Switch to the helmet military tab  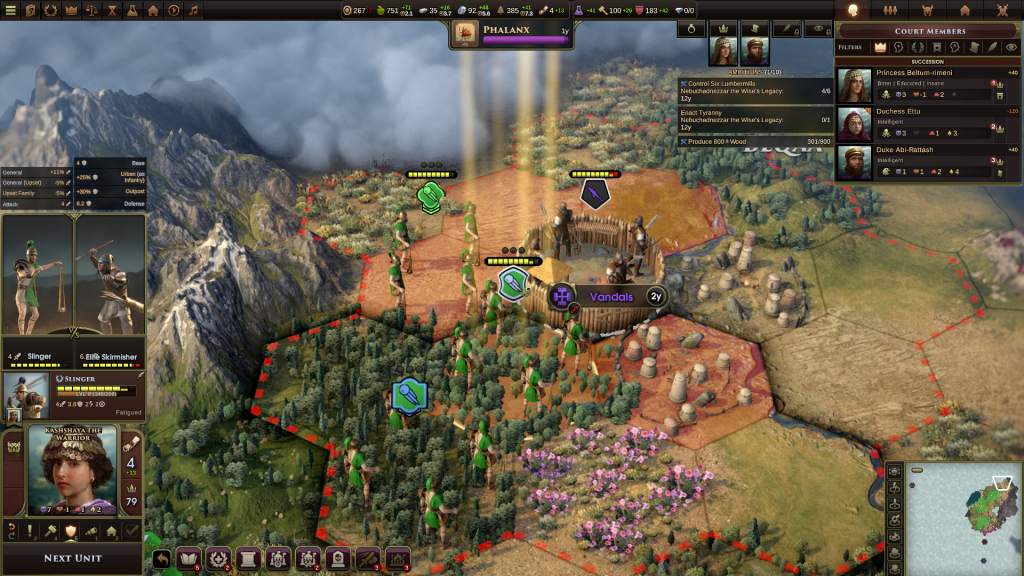tap(927, 10)
